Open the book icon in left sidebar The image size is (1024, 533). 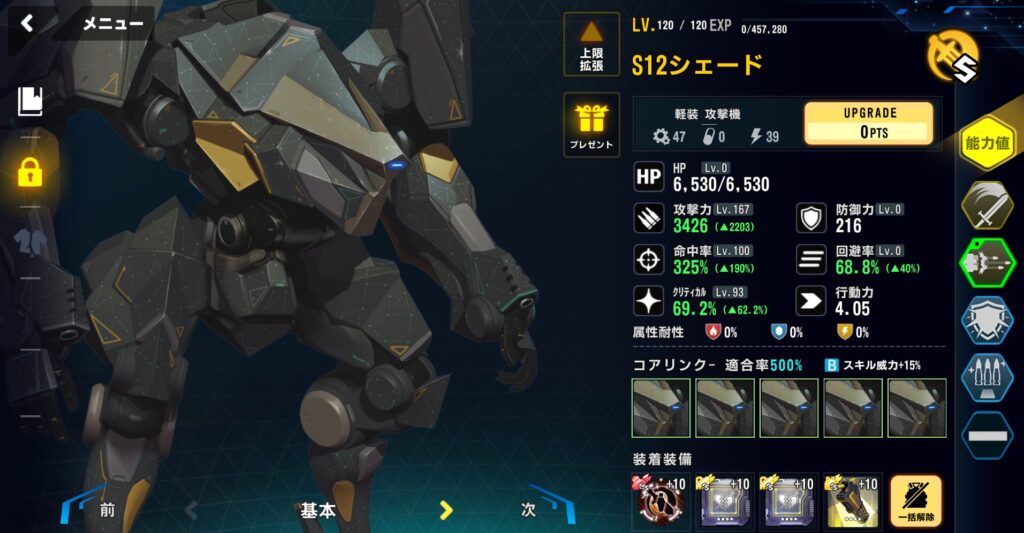(30, 100)
